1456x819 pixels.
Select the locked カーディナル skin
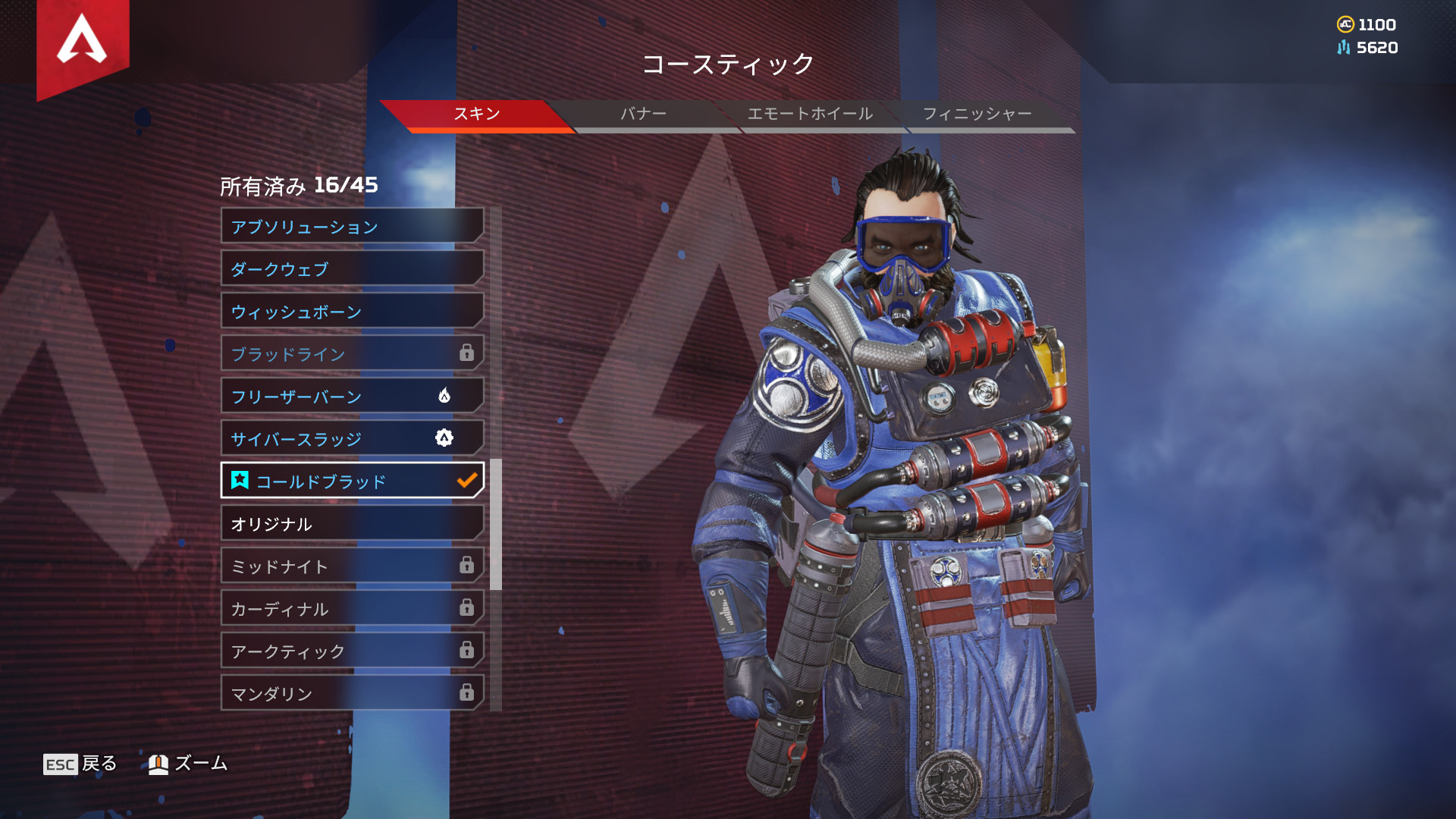[x=352, y=608]
